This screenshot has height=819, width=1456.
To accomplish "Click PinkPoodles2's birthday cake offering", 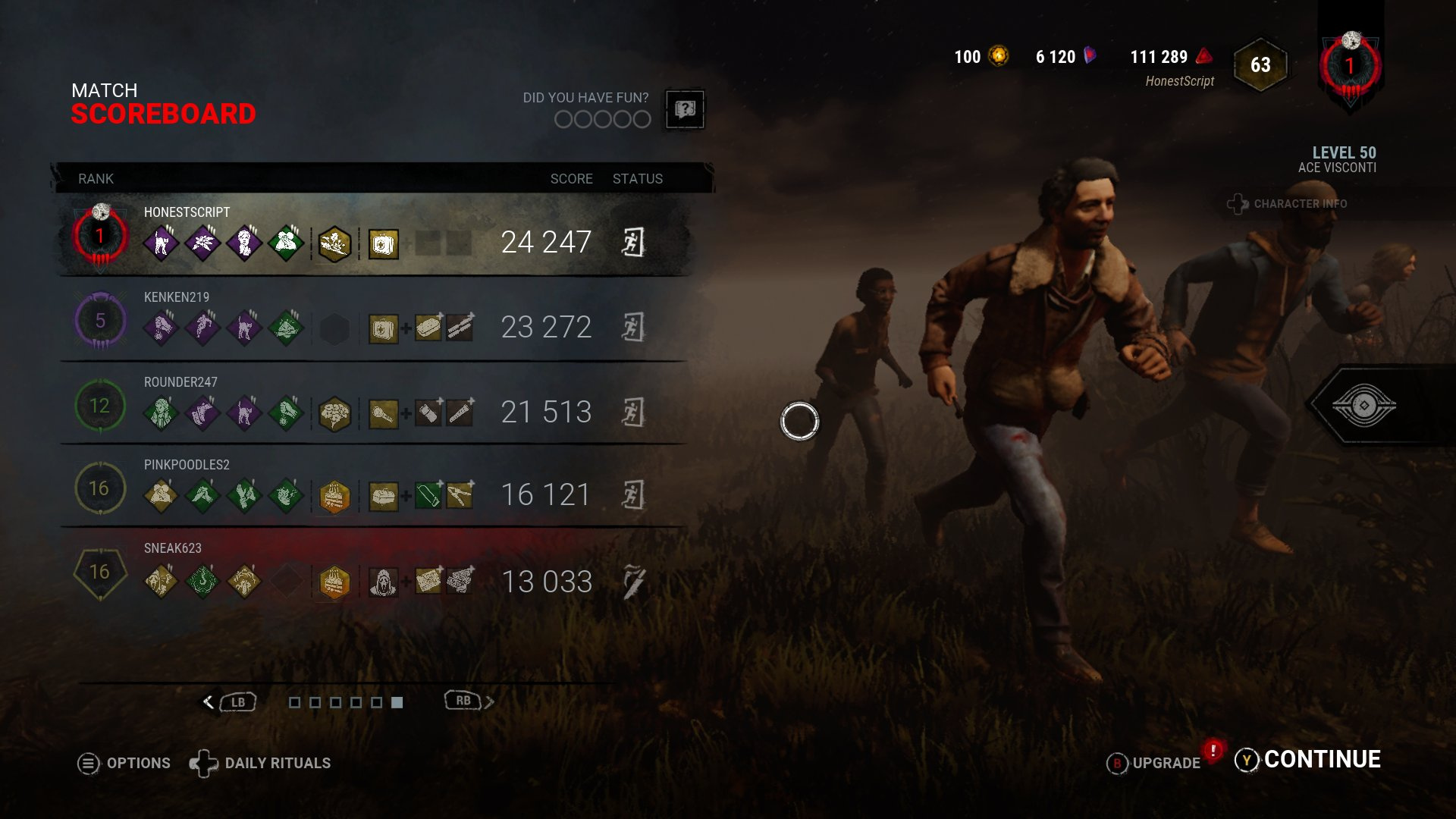I will (x=335, y=495).
